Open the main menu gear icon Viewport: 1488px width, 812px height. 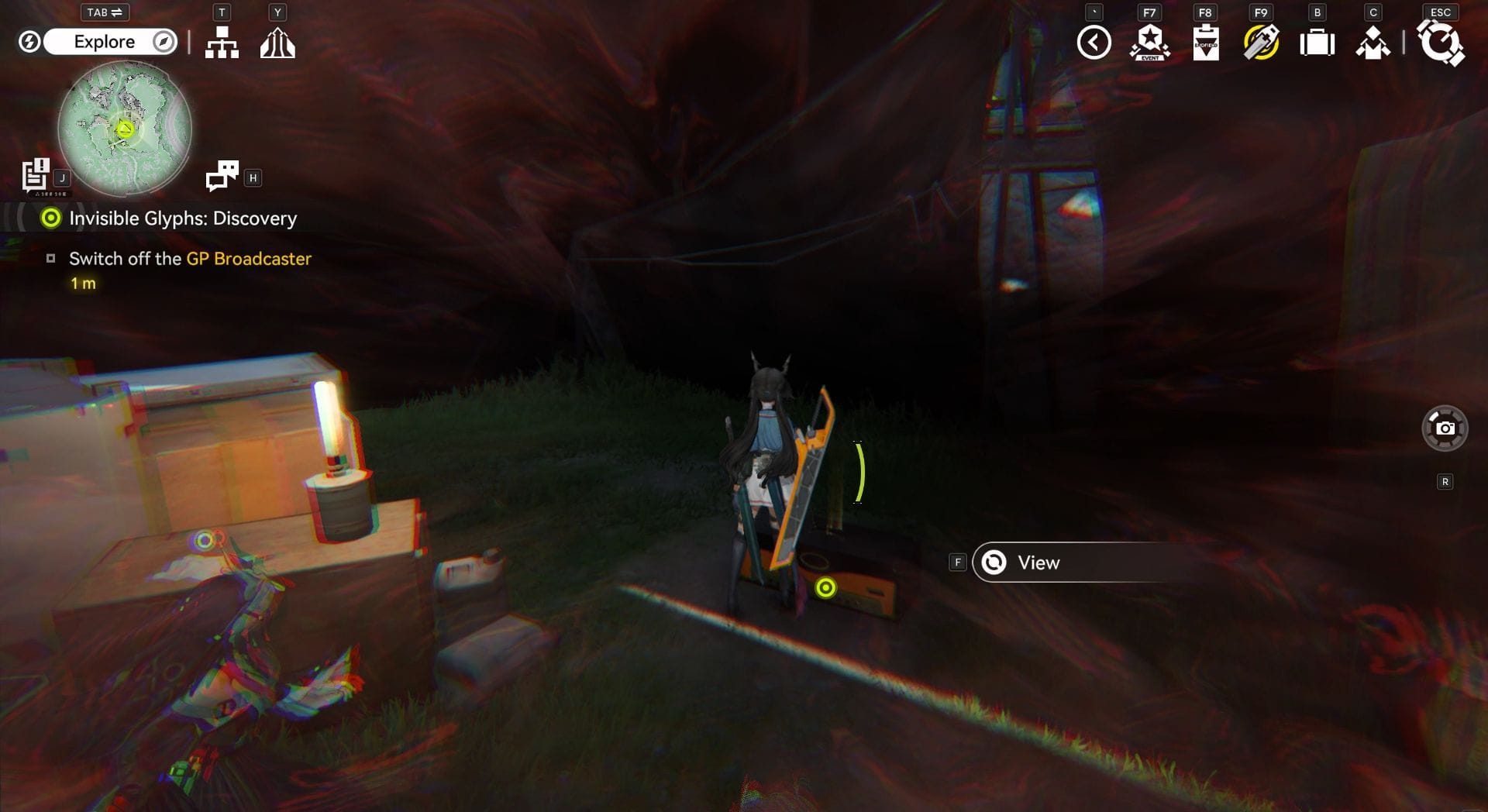(x=1440, y=43)
